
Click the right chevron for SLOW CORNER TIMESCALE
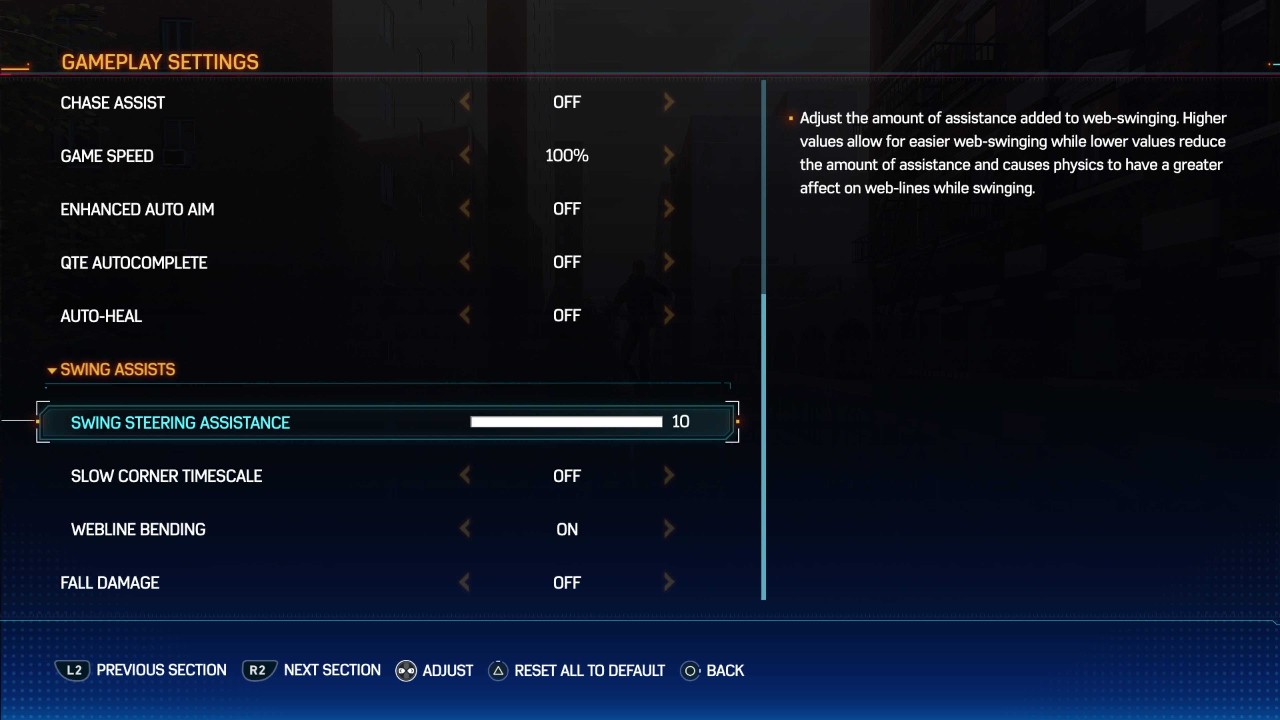(668, 475)
